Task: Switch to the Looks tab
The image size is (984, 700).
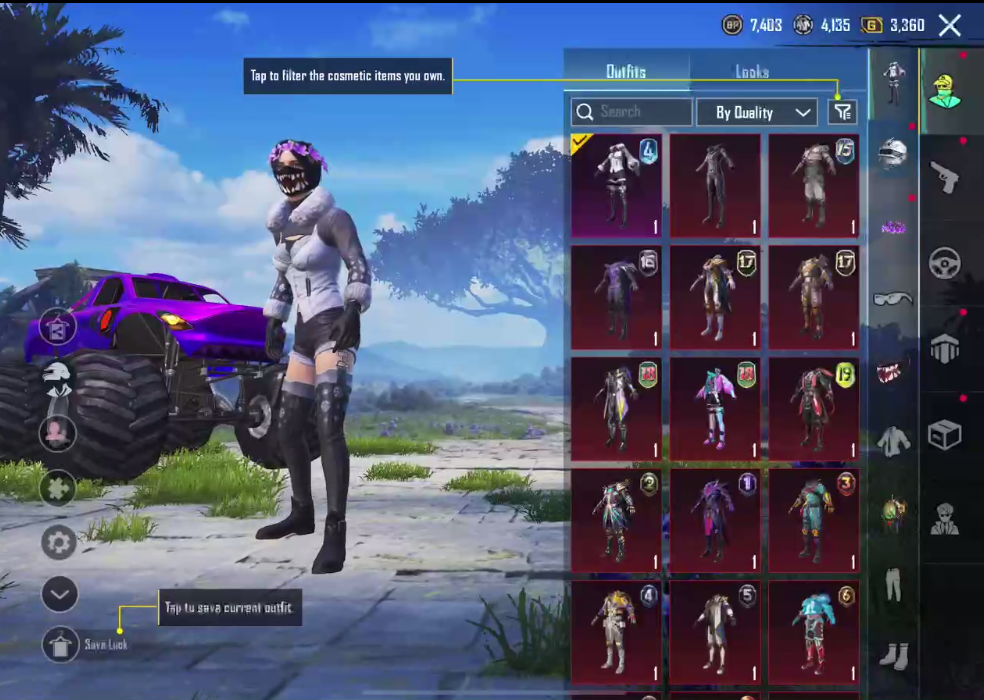Action: tap(752, 72)
